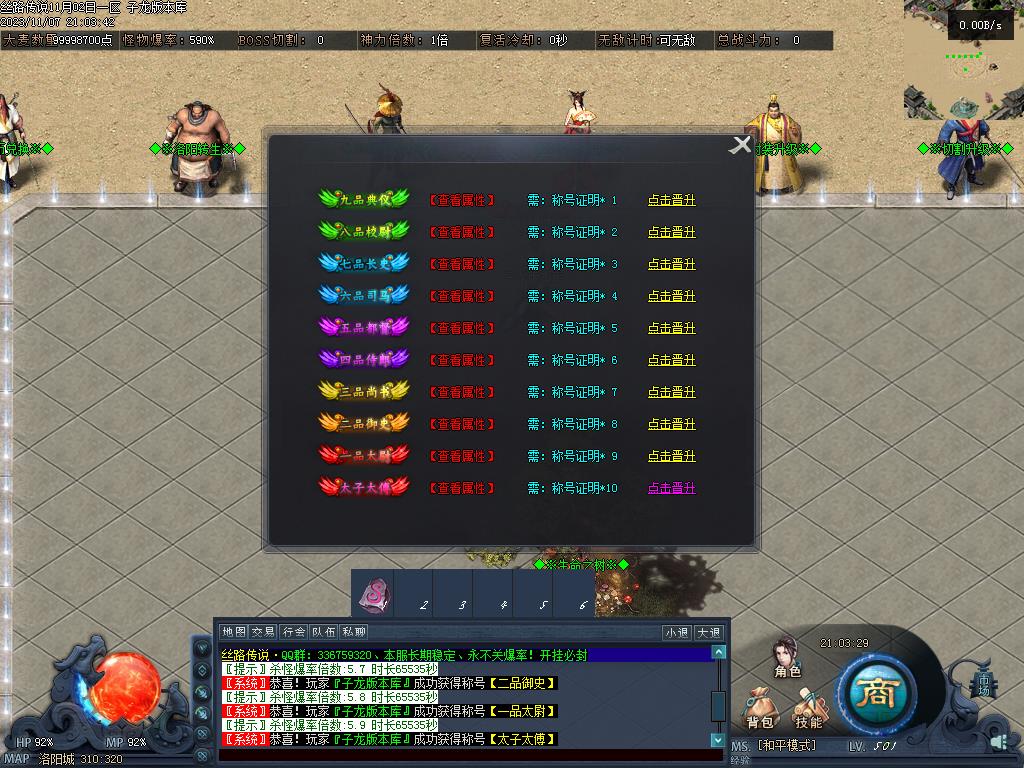Select the pink rune hotbar slot
1024x768 pixels.
374,595
